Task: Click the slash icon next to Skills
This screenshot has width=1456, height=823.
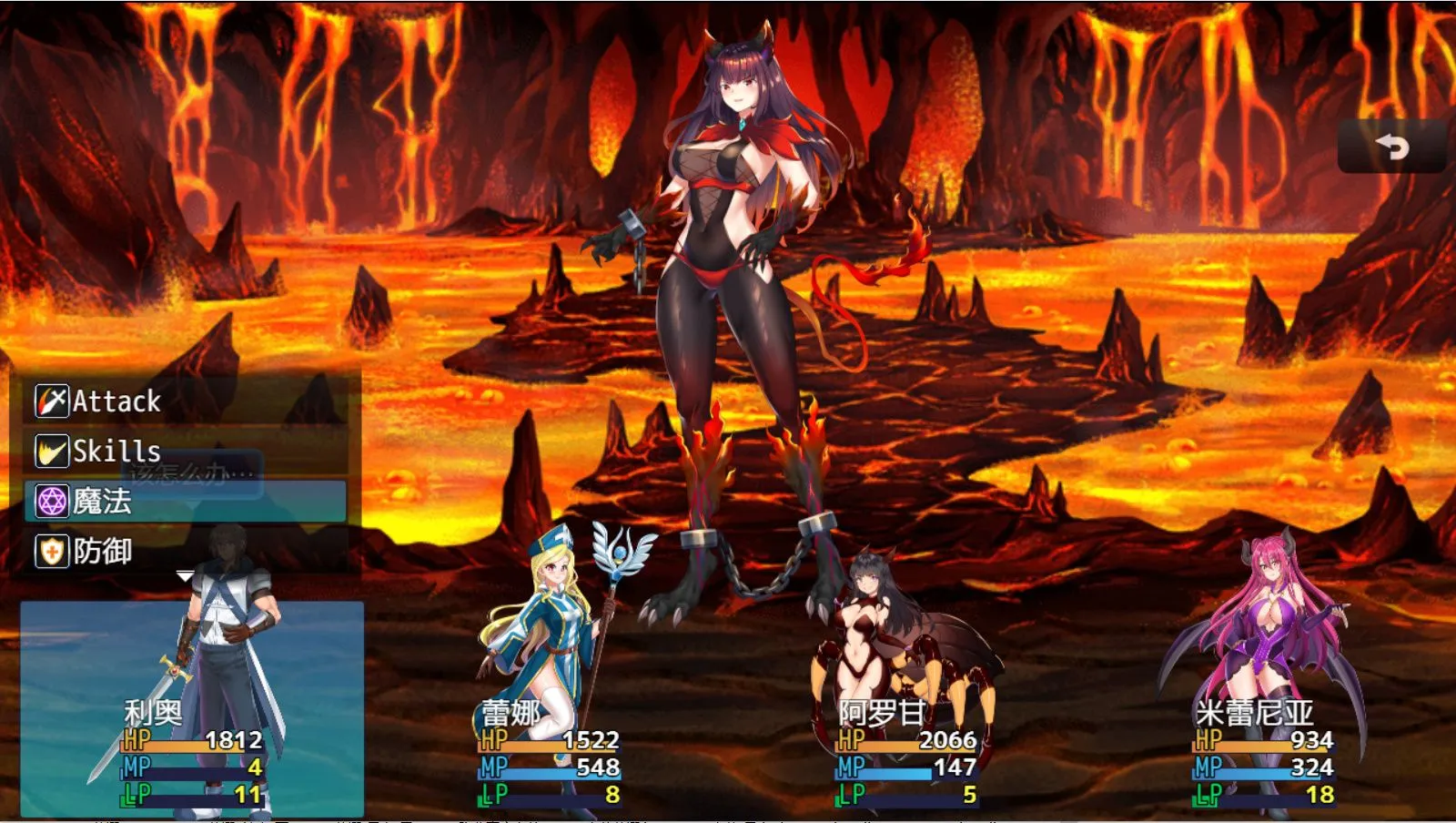Action: click(51, 451)
